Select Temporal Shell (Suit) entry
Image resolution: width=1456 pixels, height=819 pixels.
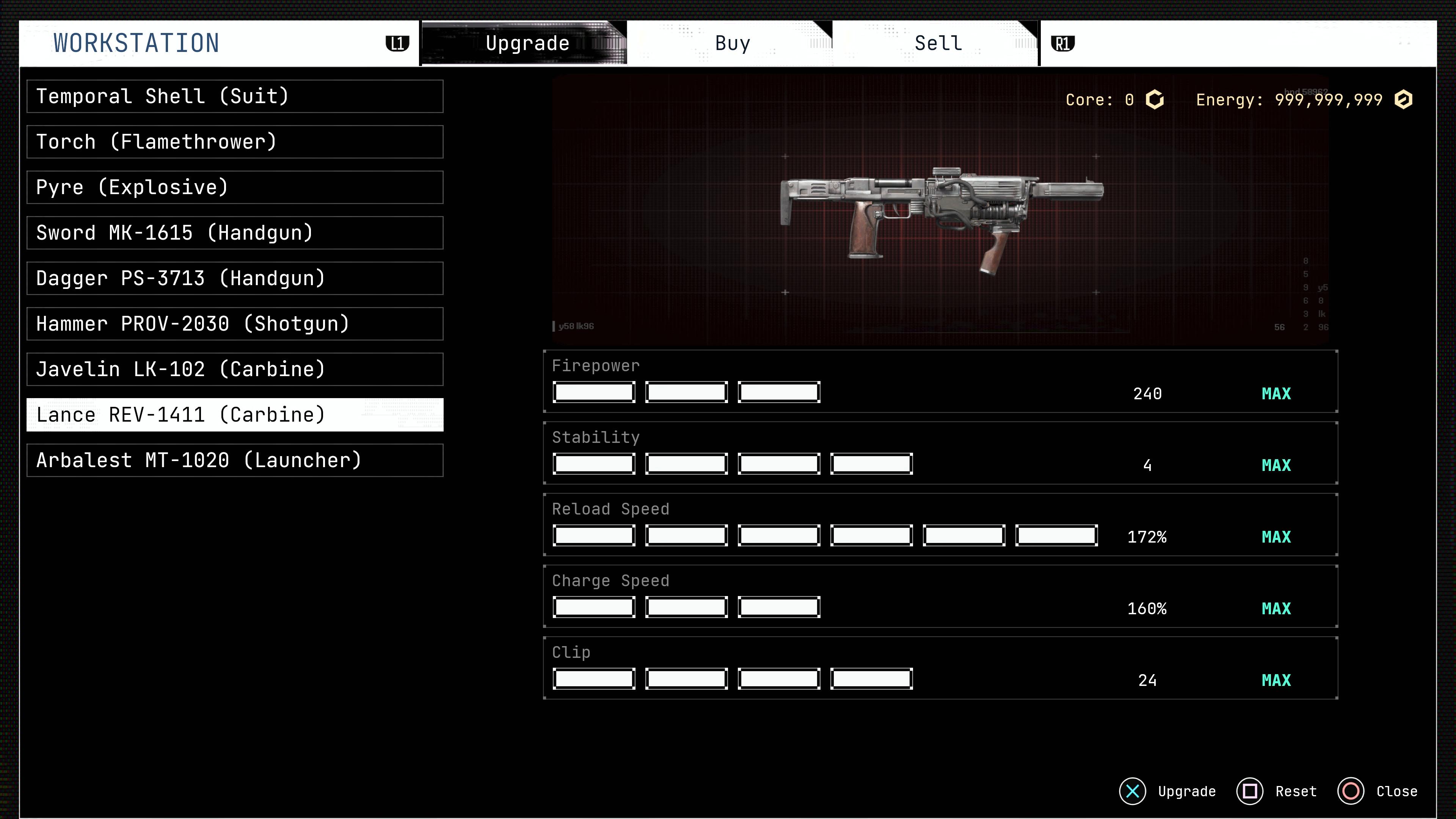pos(235,97)
